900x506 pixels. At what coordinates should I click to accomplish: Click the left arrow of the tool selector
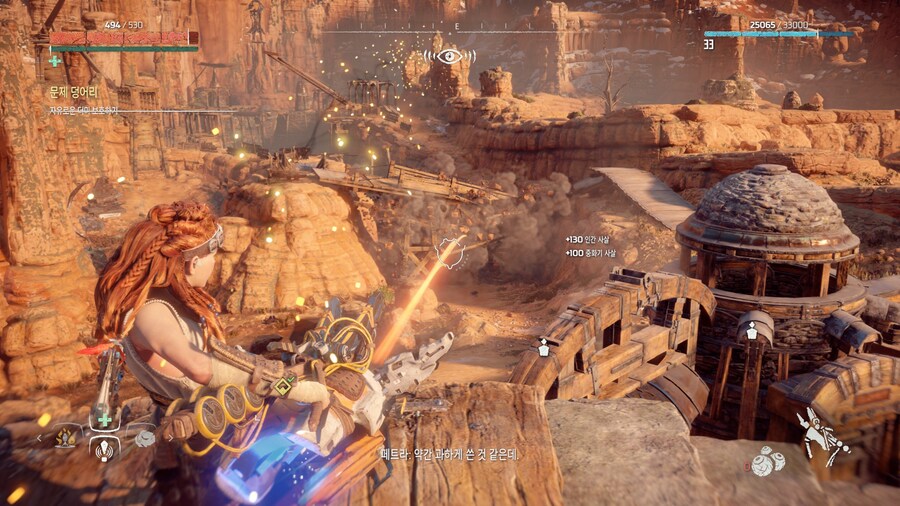pos(40,438)
